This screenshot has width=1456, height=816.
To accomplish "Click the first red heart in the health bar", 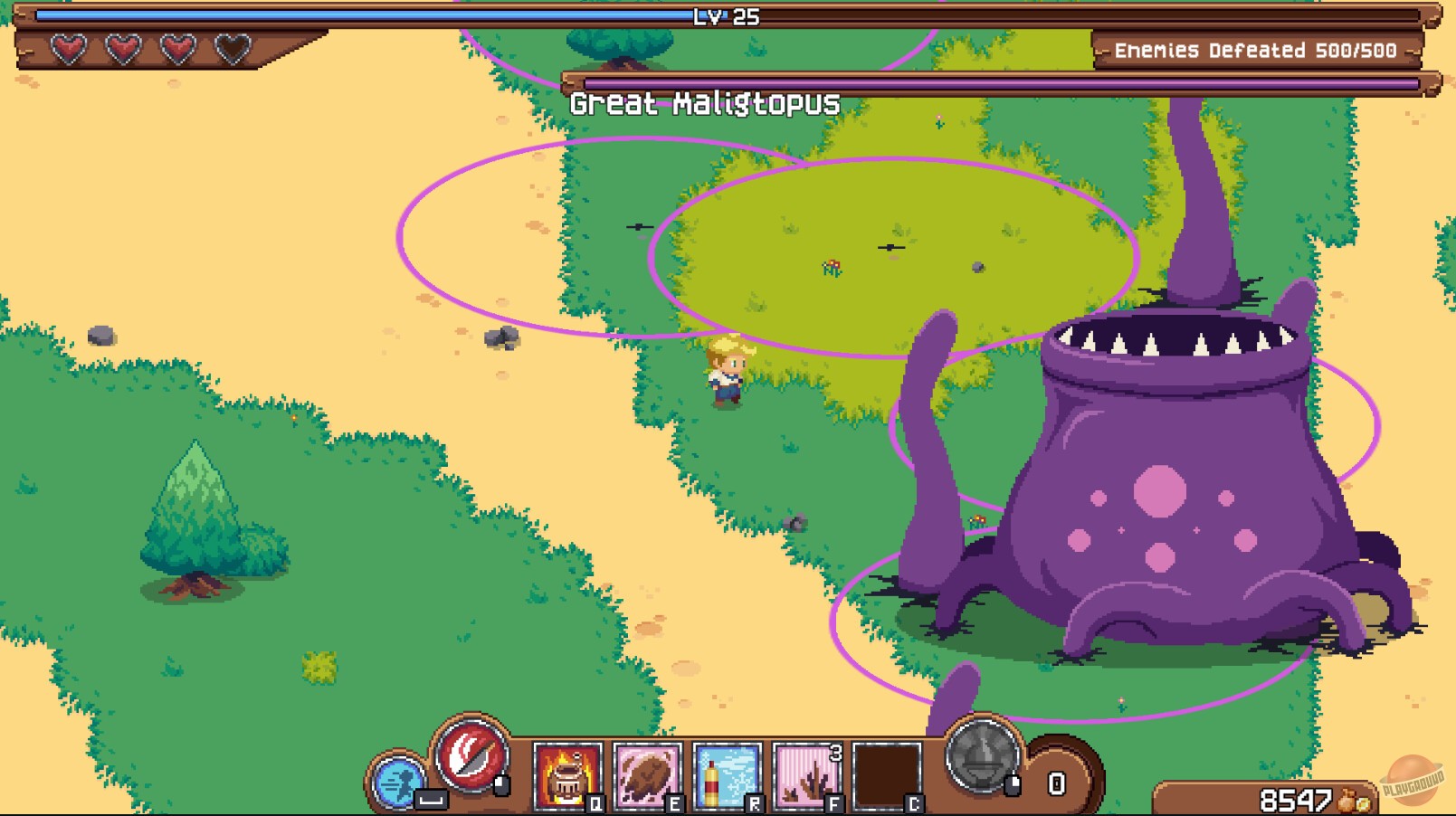I will point(66,46).
